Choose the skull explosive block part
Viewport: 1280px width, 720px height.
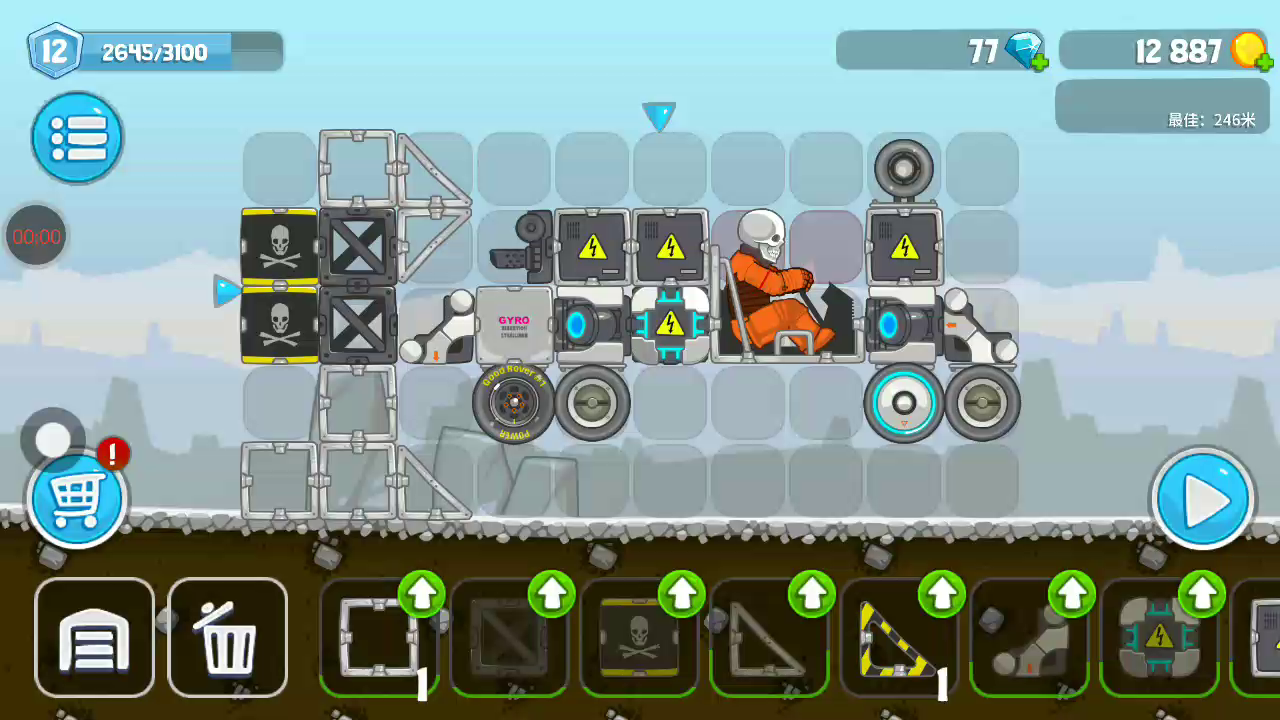(638, 637)
